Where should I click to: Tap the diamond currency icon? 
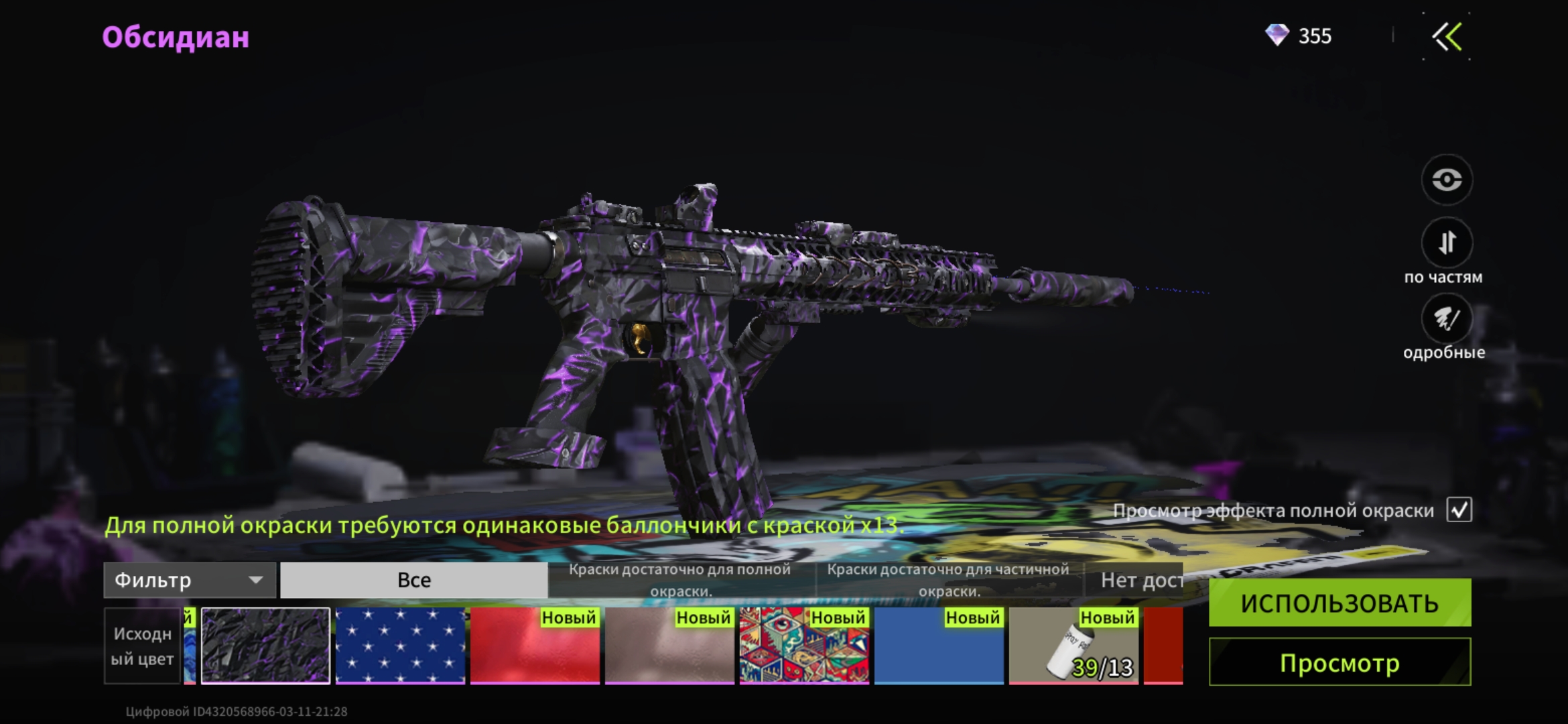[1277, 36]
